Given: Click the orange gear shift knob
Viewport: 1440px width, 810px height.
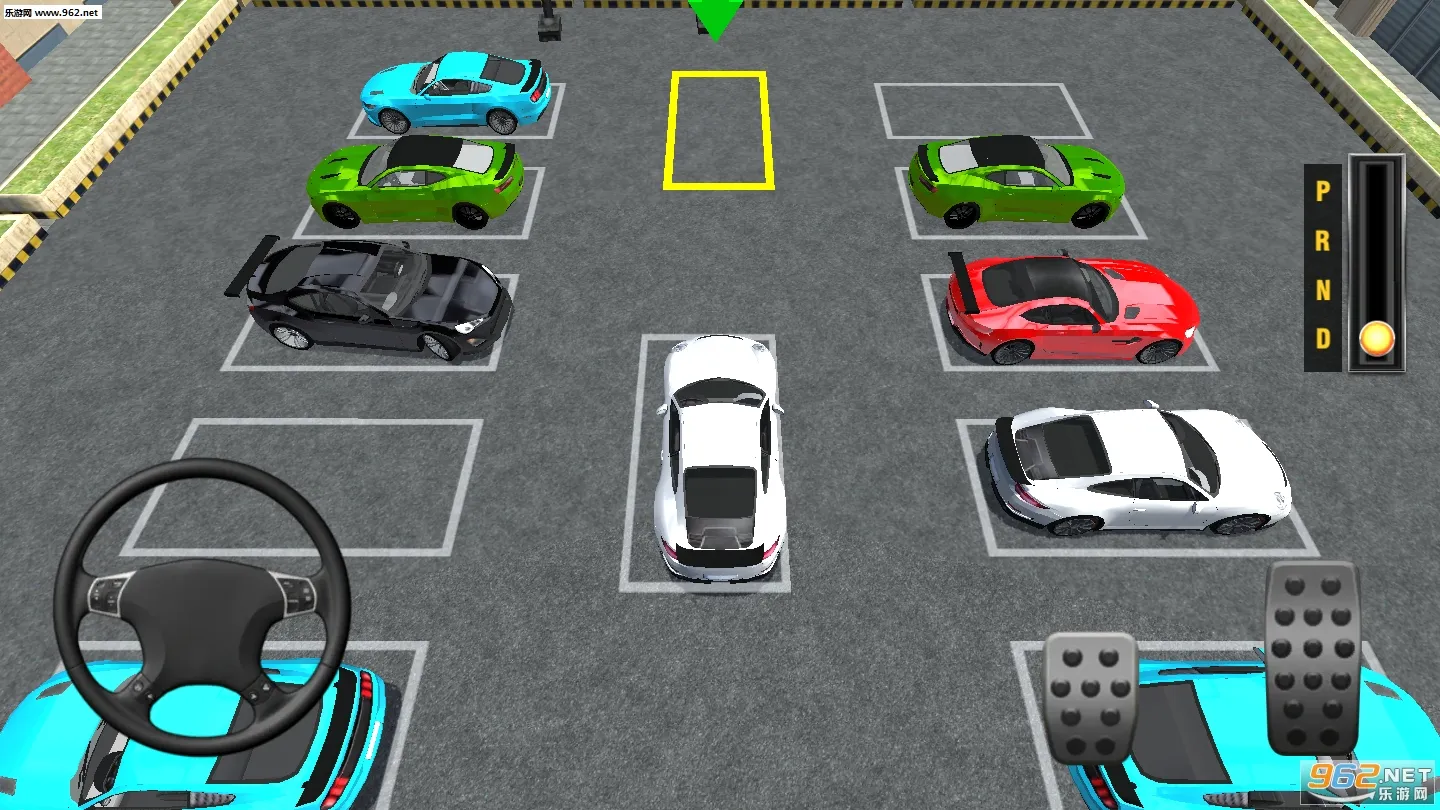Looking at the screenshot, I should coord(1377,339).
